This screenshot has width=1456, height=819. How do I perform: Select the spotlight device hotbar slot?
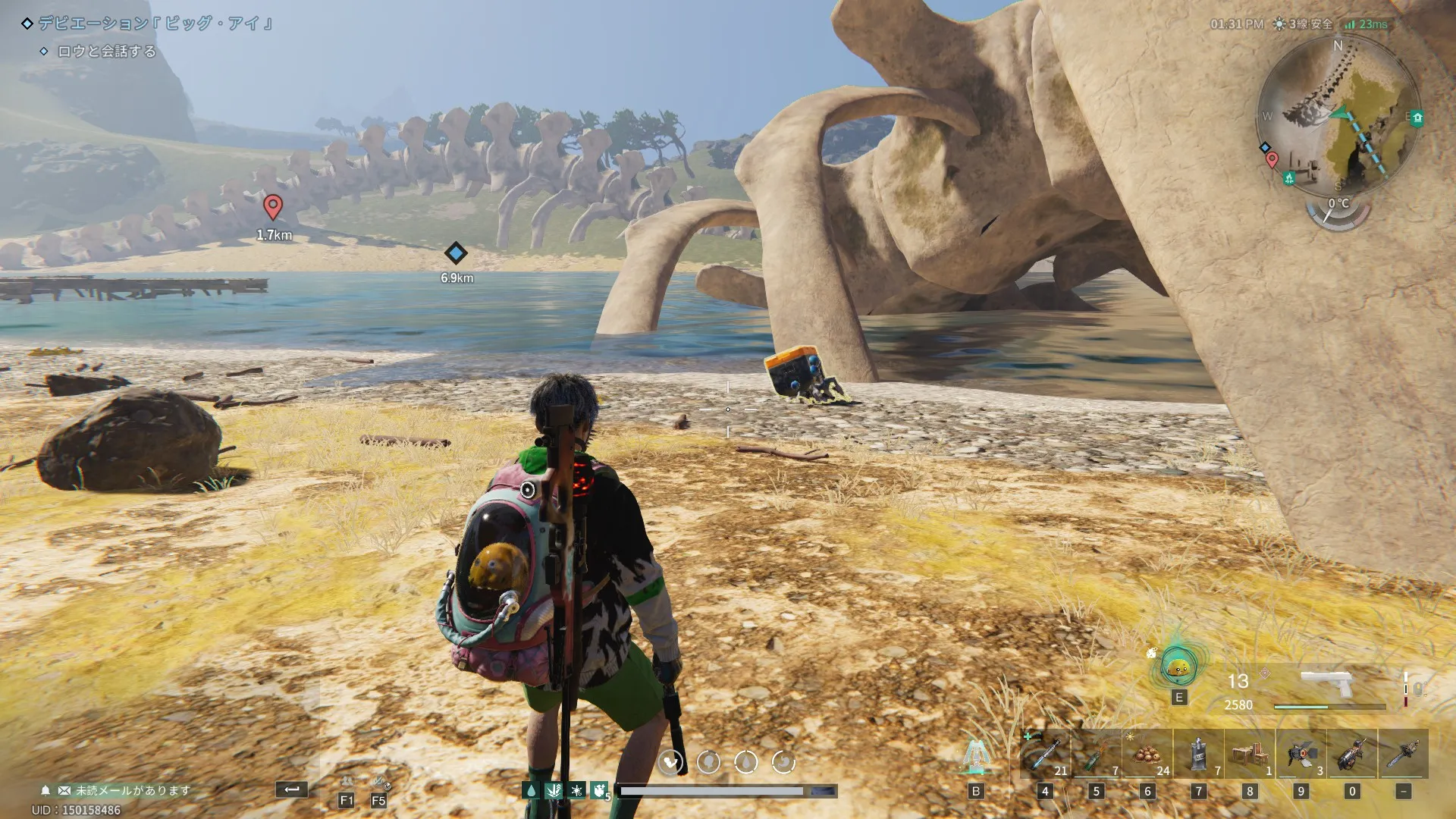(1301, 754)
